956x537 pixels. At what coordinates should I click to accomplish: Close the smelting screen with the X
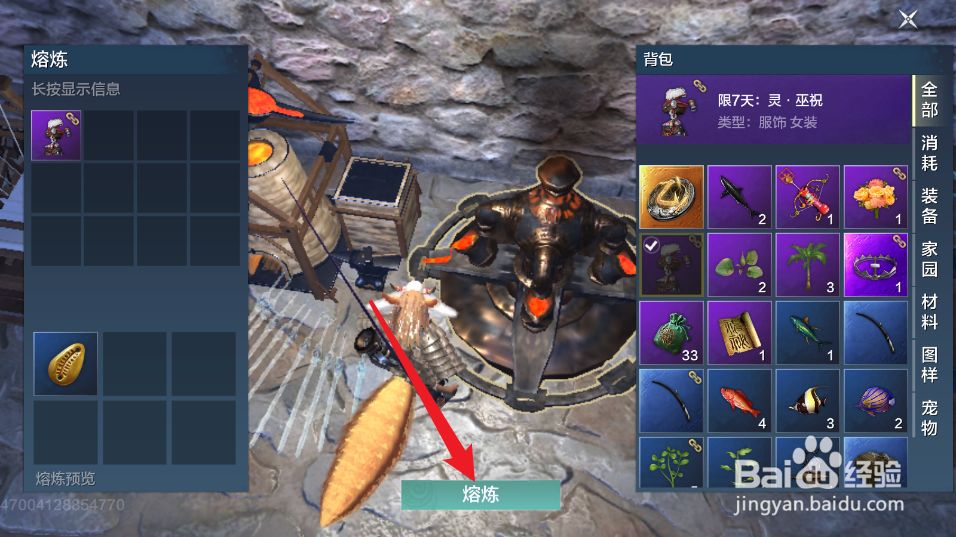(x=907, y=19)
